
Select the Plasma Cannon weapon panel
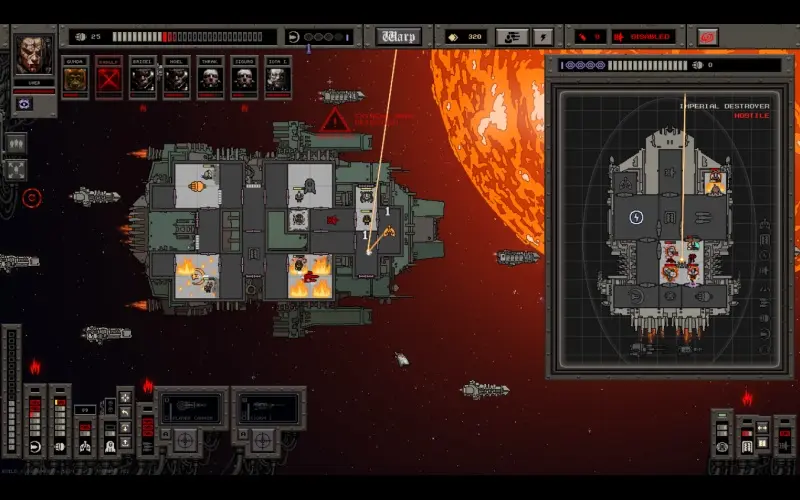coord(192,408)
